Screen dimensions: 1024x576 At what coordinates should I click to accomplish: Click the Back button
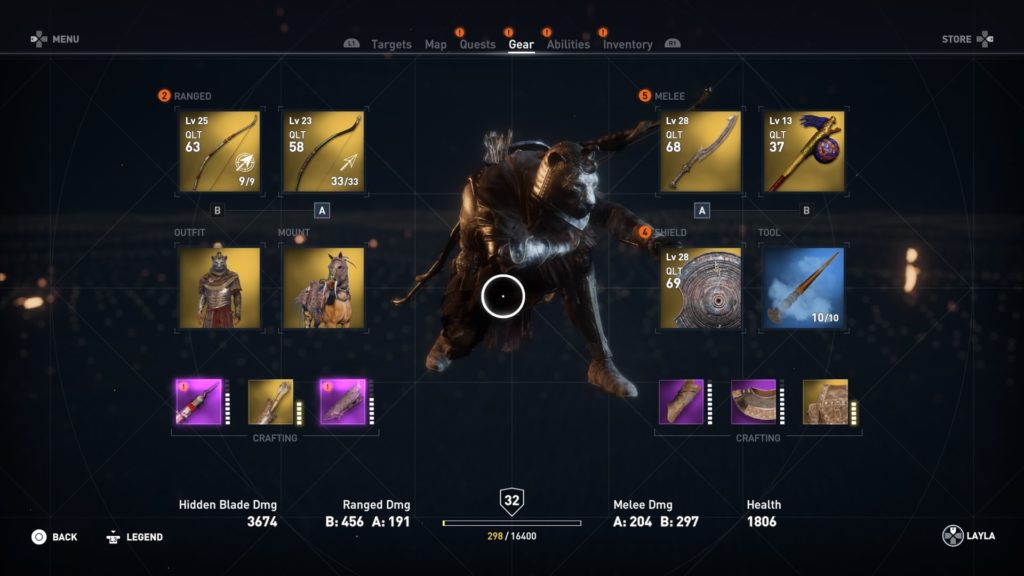coord(54,537)
